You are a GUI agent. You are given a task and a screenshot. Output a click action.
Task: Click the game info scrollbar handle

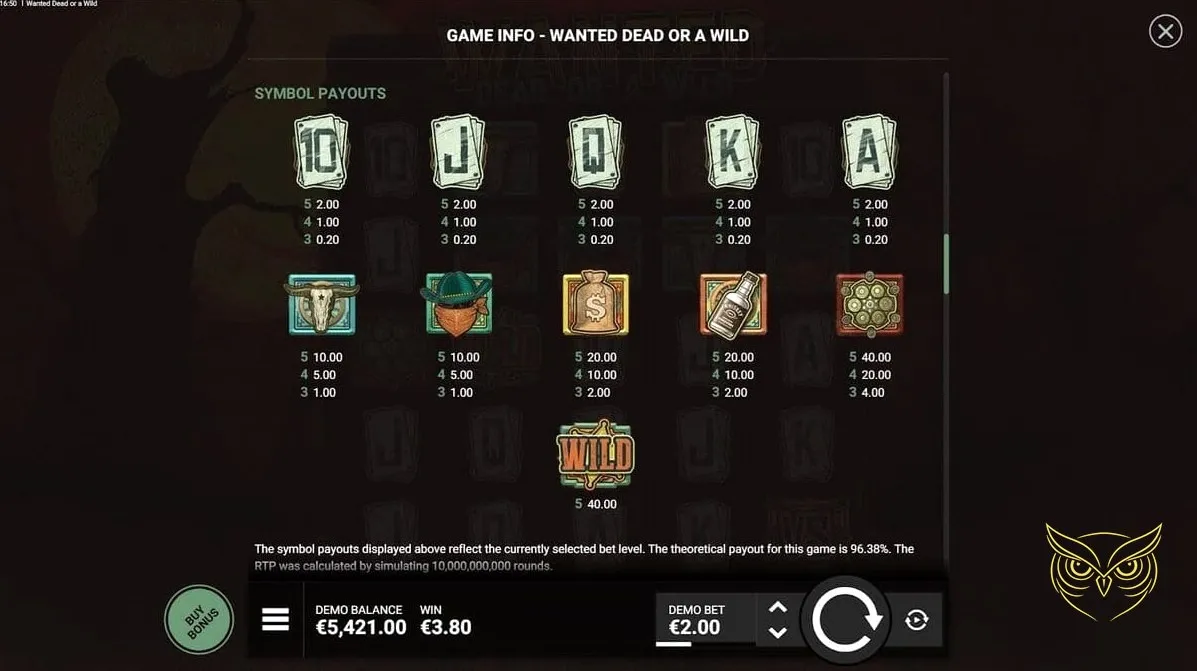click(x=946, y=265)
